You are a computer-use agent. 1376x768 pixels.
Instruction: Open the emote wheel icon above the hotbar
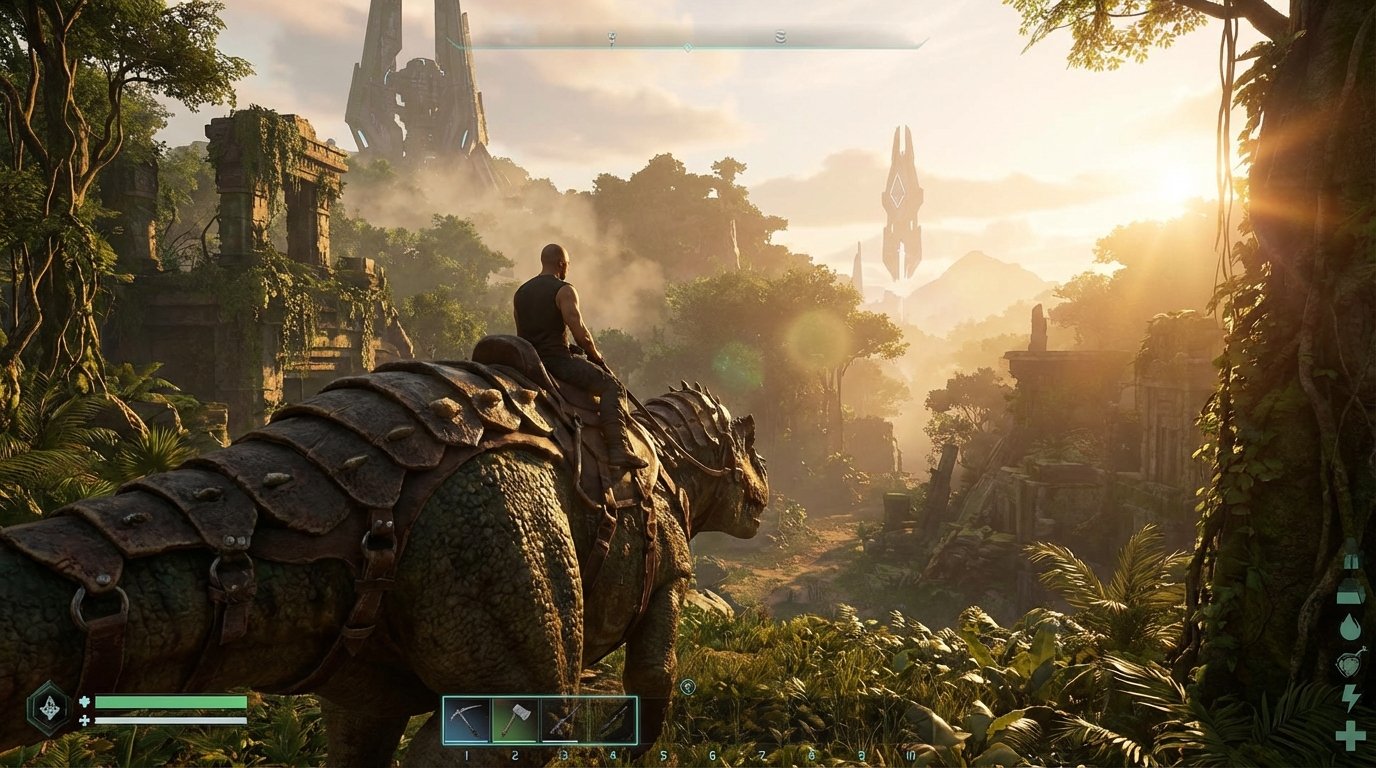click(x=687, y=687)
